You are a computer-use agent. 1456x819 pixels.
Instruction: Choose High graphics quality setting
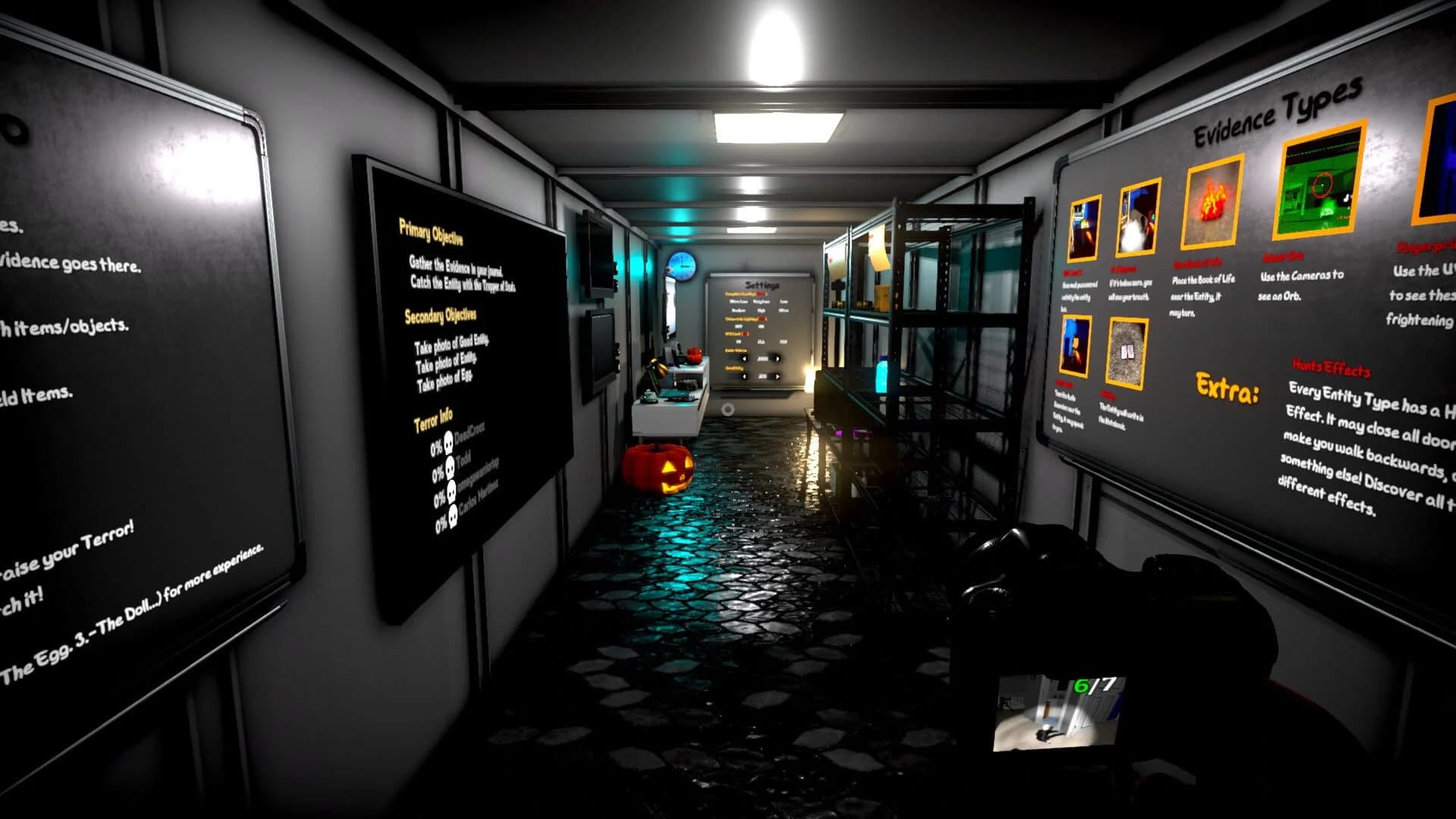763,310
